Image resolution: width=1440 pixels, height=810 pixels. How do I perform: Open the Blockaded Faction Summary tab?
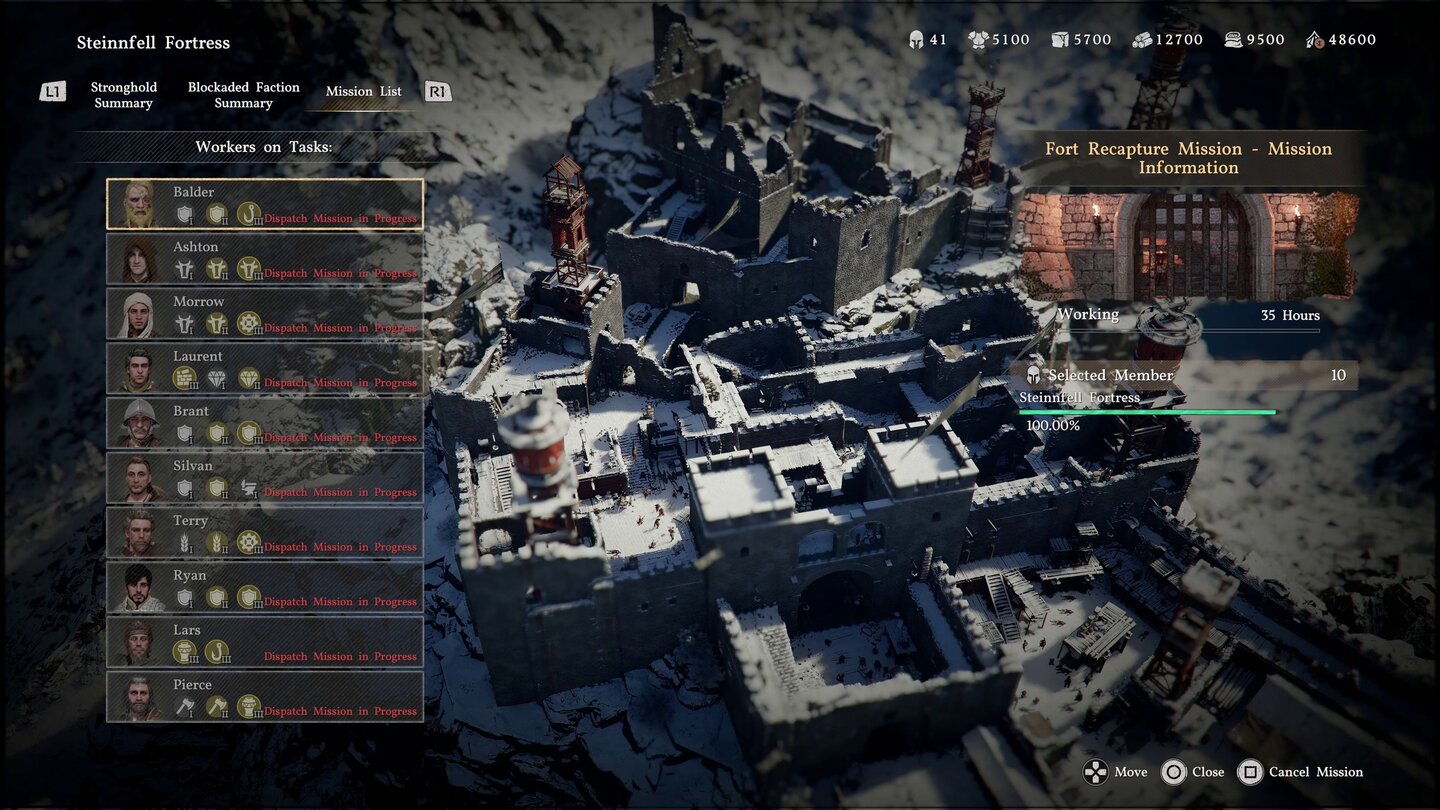pos(243,95)
